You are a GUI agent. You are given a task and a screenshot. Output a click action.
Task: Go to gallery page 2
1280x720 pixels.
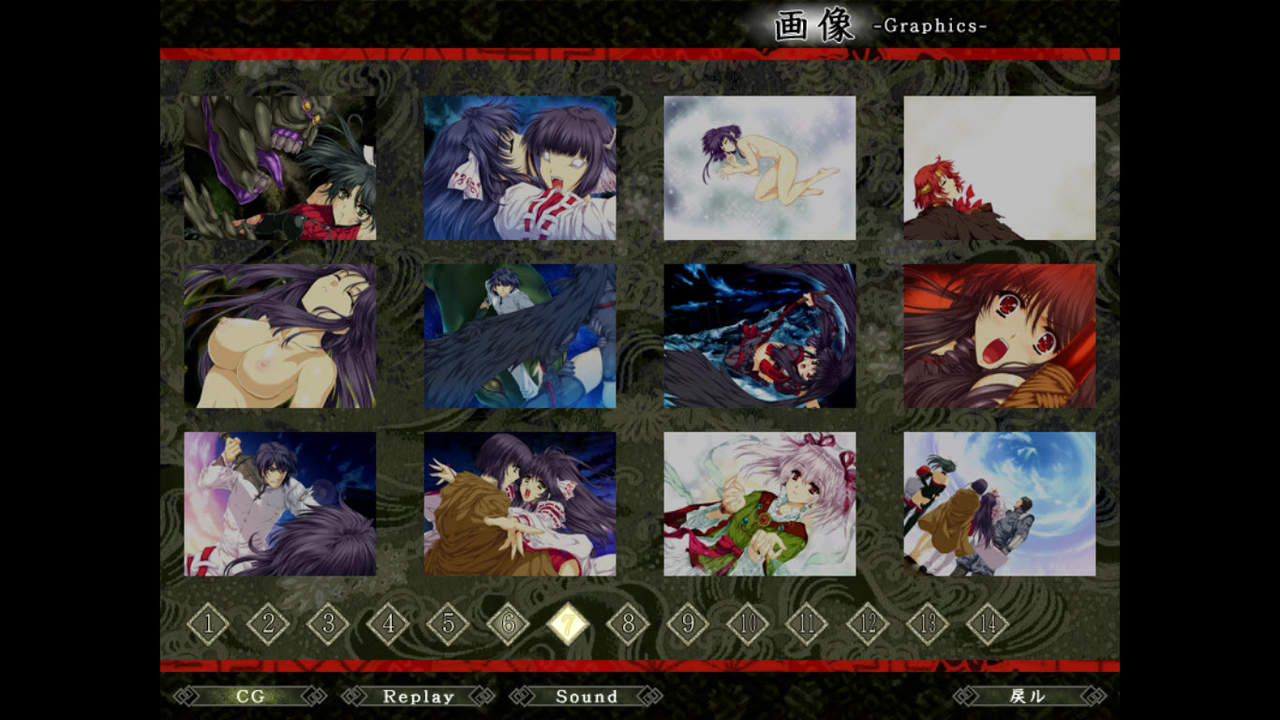[x=268, y=625]
